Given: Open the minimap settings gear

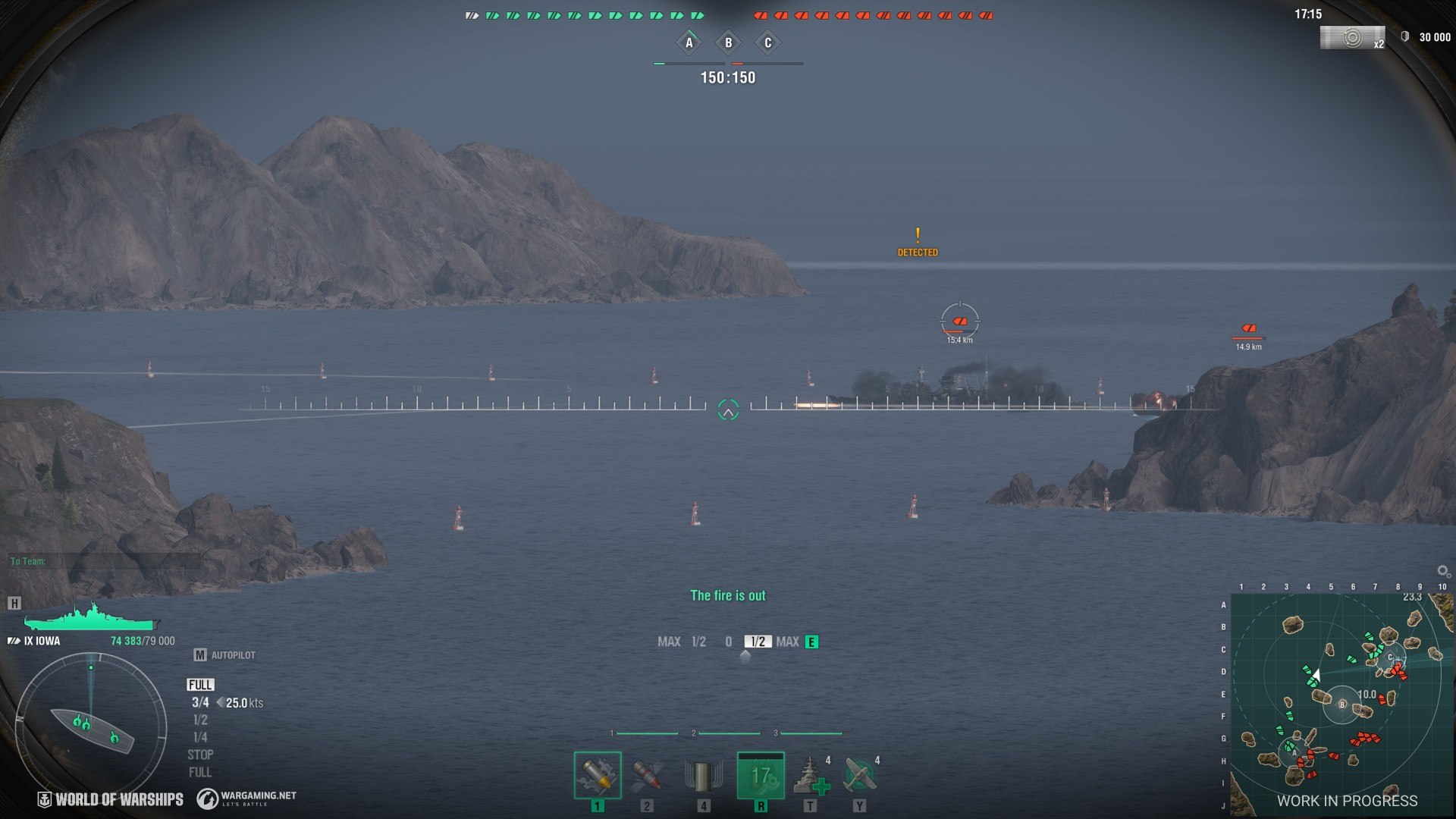Looking at the screenshot, I should [x=1443, y=571].
